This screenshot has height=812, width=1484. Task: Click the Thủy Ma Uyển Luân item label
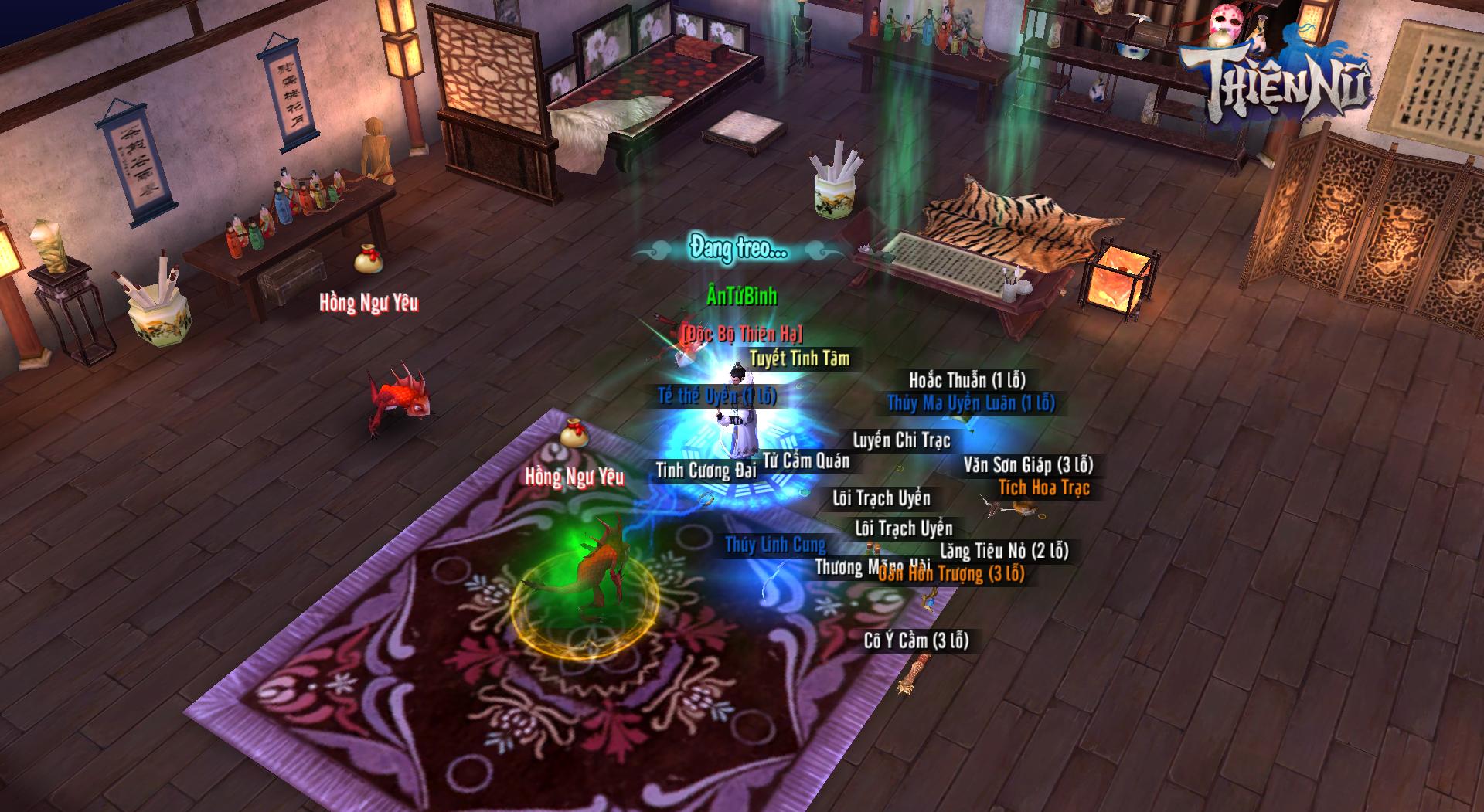point(971,403)
